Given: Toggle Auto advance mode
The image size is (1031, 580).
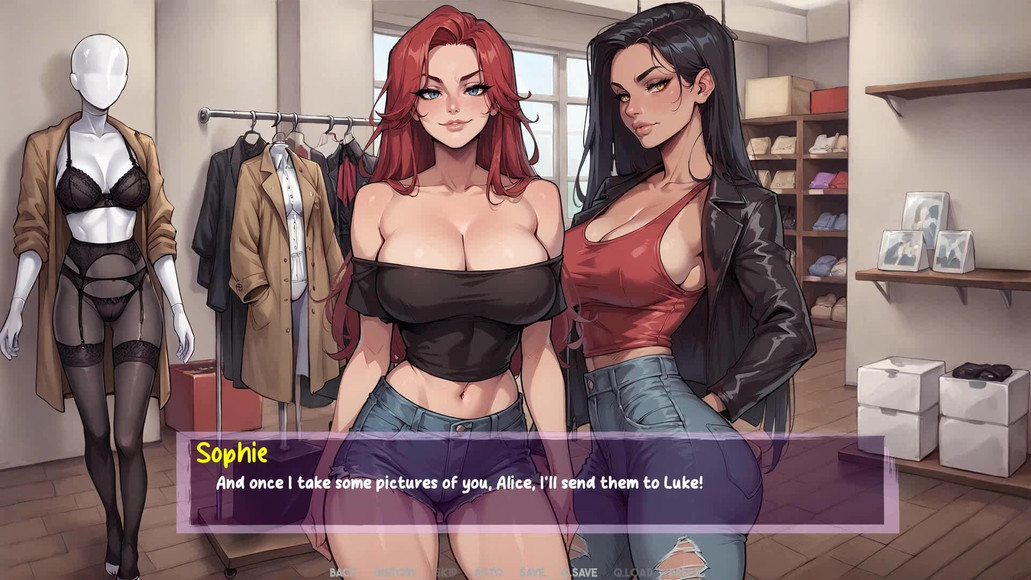Looking at the screenshot, I should (489, 572).
